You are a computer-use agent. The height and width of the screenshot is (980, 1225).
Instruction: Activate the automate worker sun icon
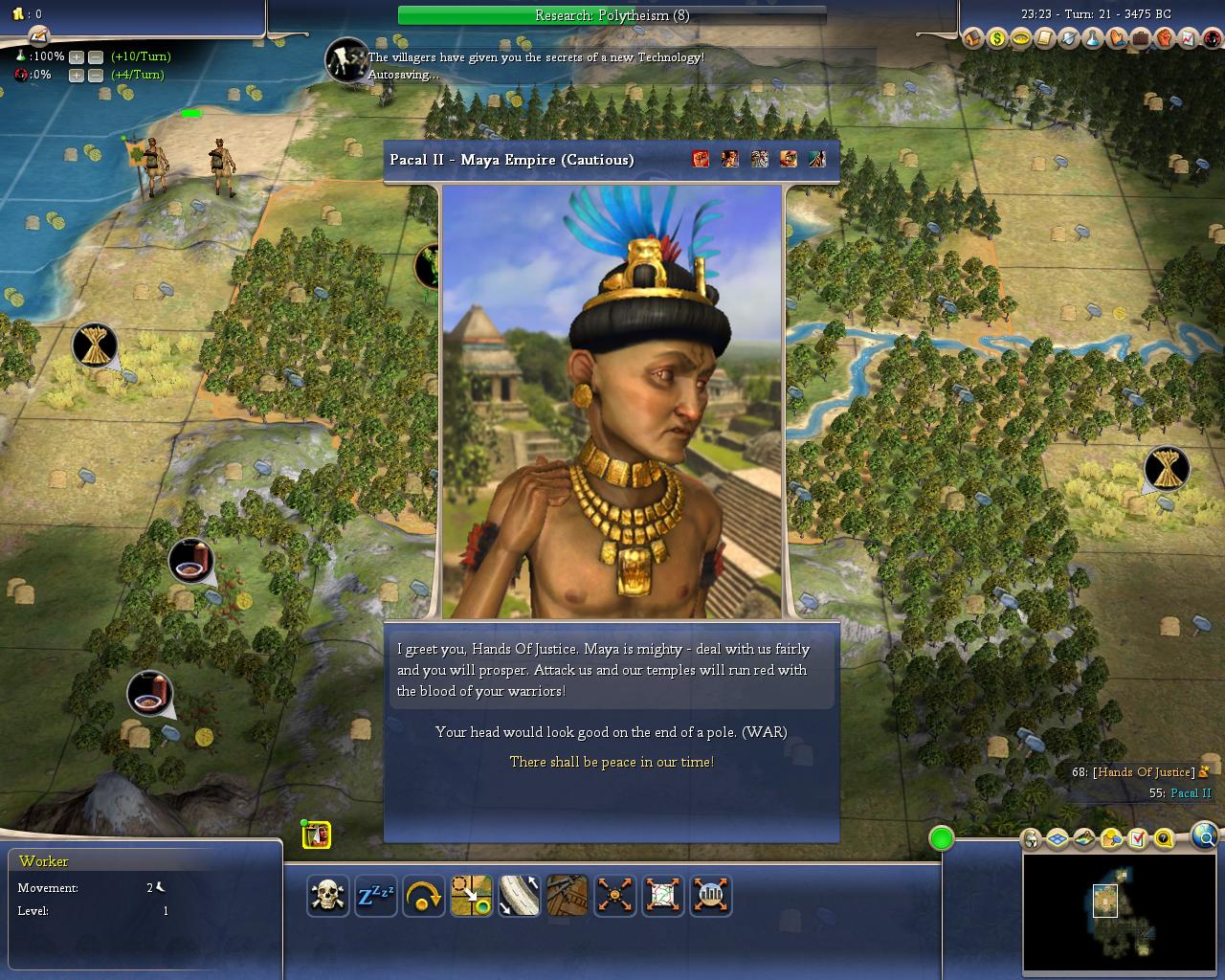coord(615,896)
